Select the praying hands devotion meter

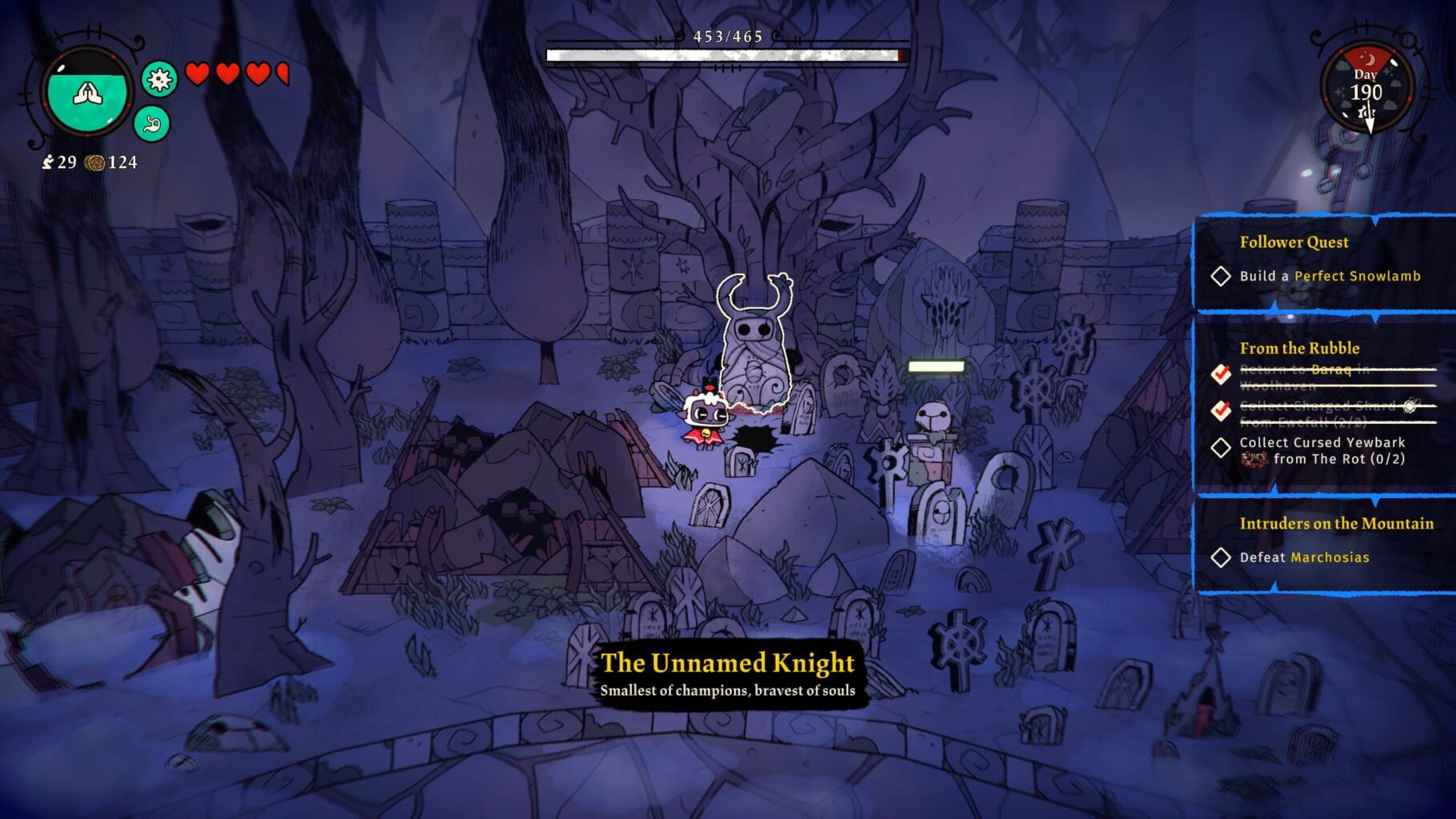pyautogui.click(x=88, y=92)
